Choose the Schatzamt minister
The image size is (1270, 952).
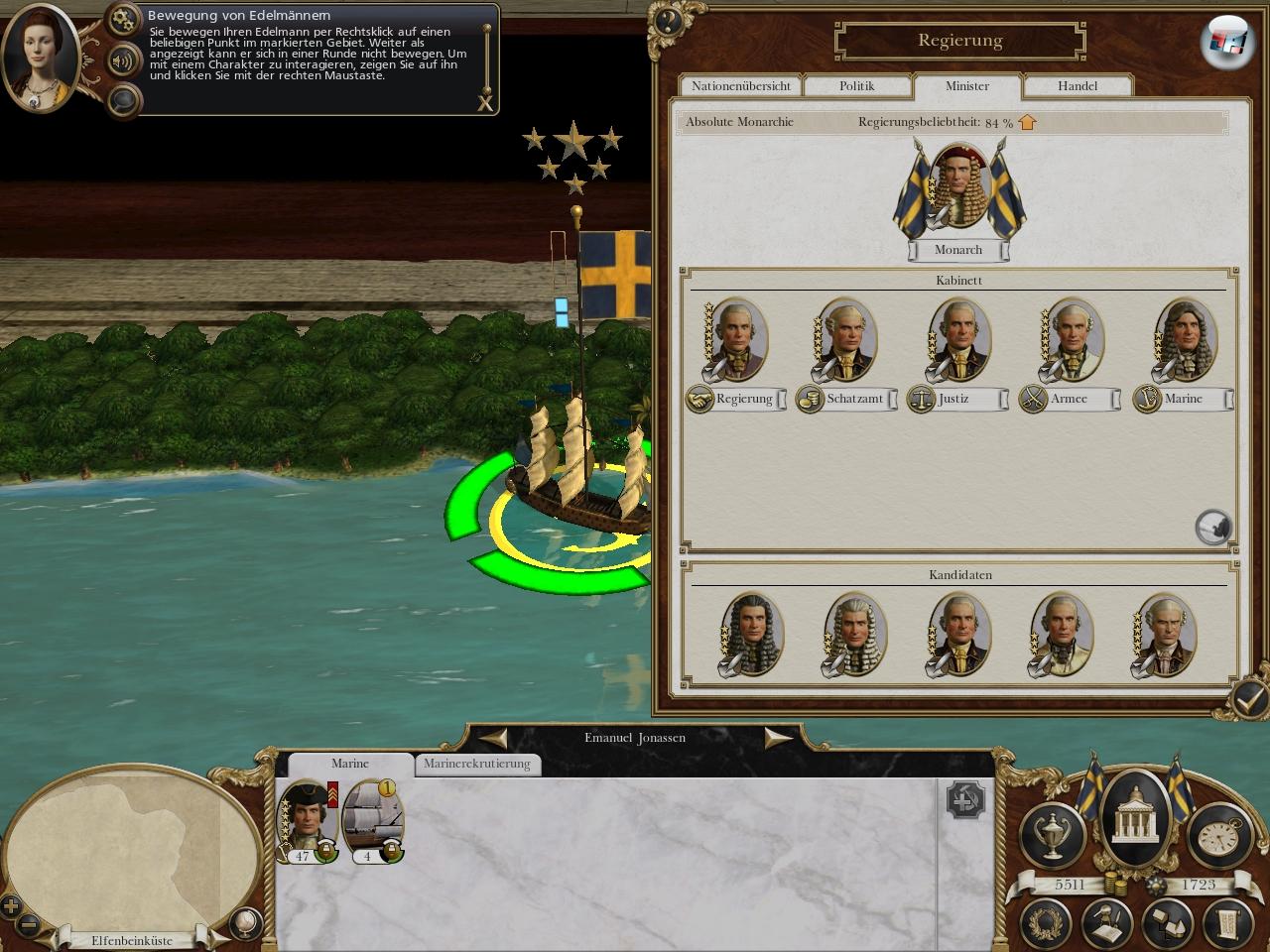(x=846, y=339)
